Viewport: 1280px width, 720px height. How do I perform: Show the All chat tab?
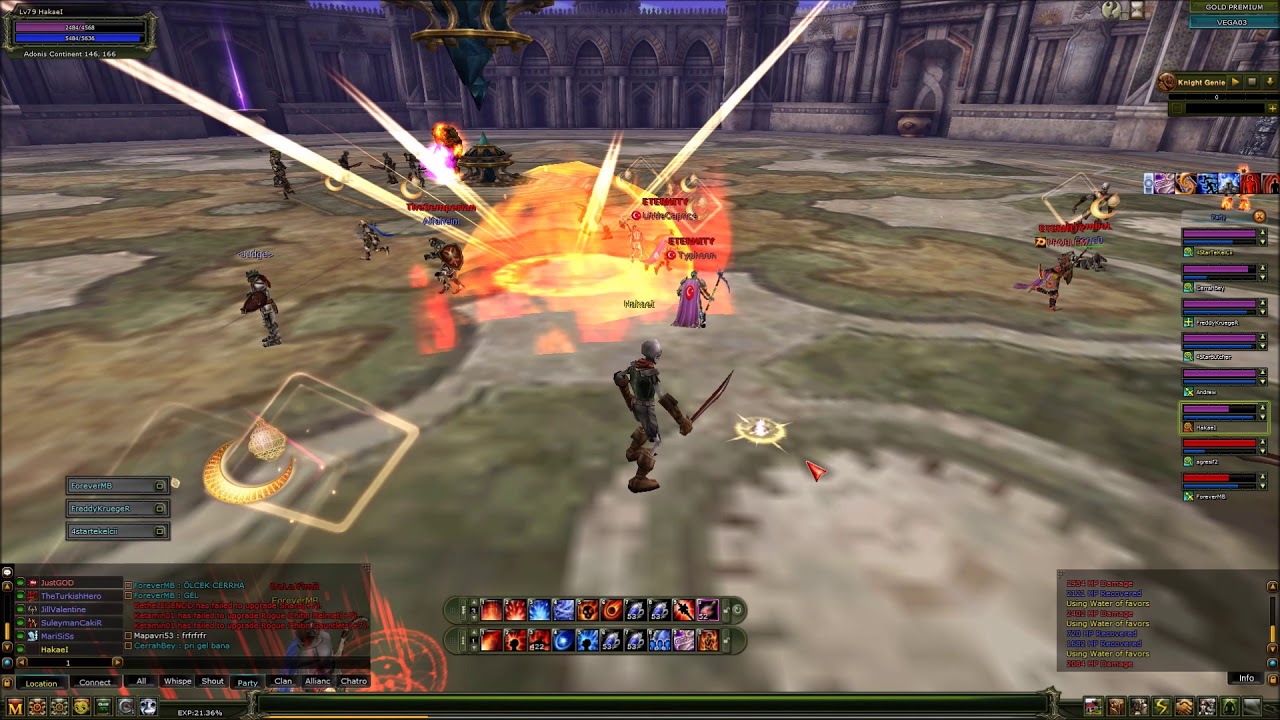[x=141, y=681]
